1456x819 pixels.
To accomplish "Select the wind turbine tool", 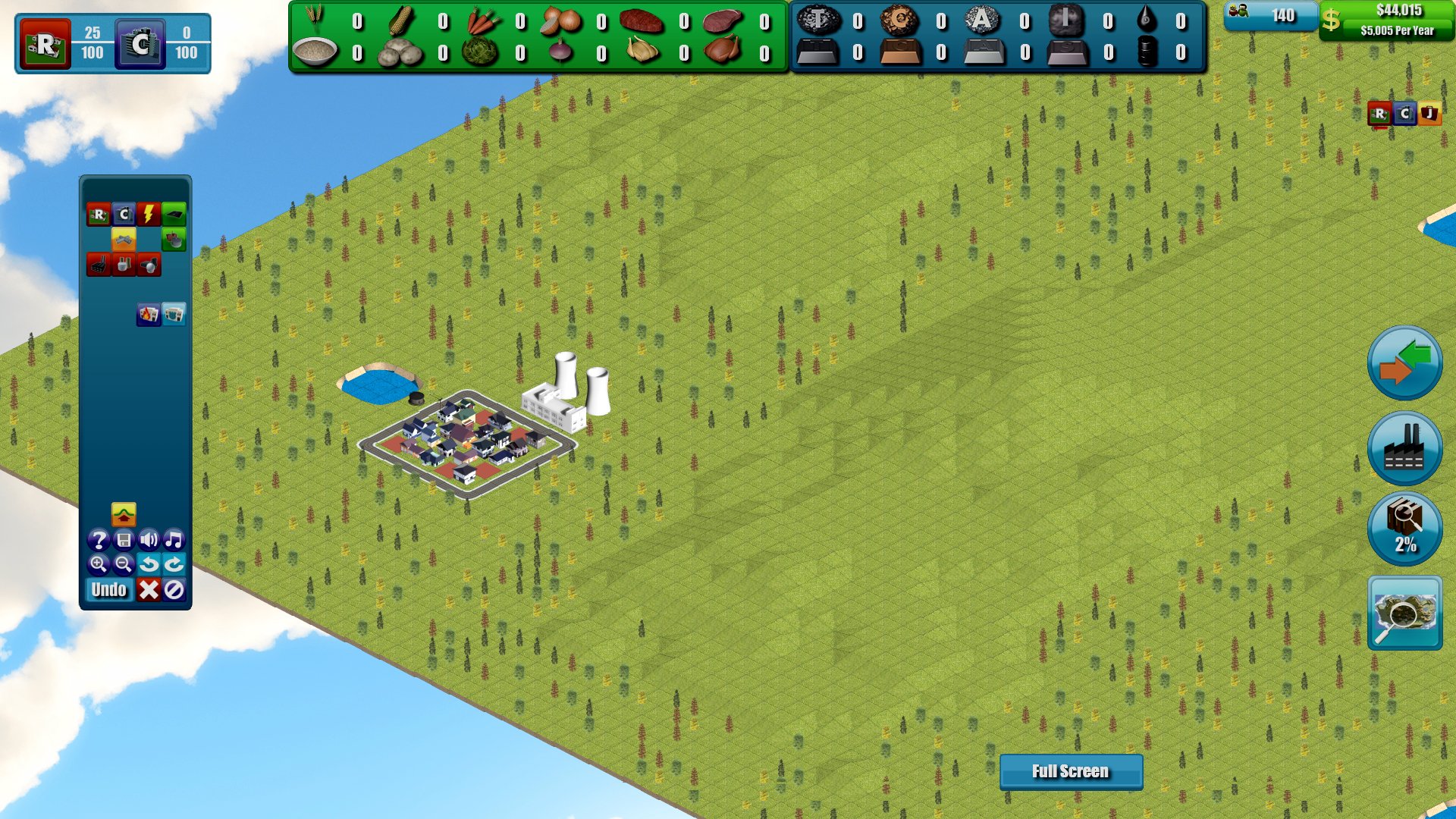I will point(149,265).
